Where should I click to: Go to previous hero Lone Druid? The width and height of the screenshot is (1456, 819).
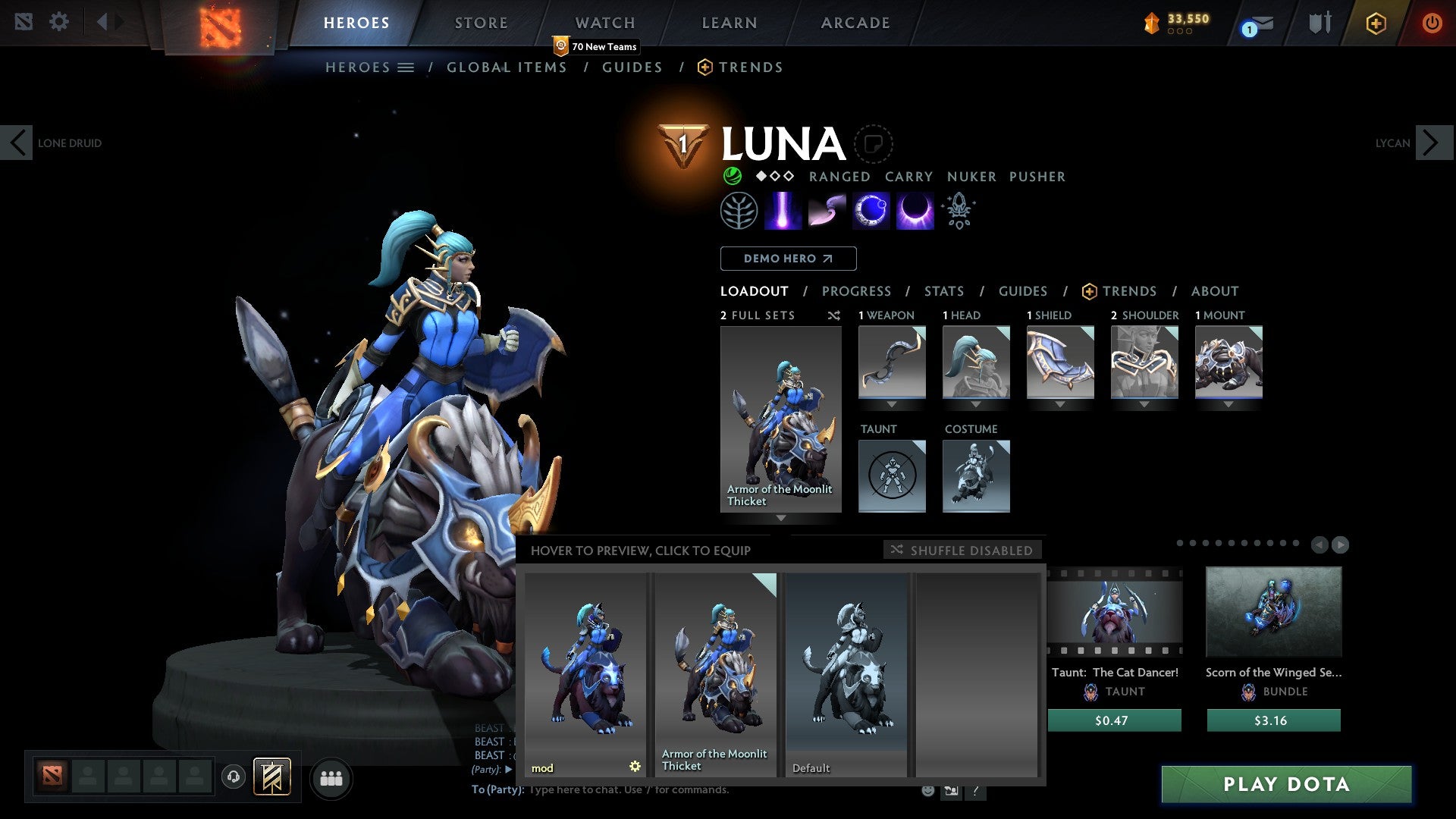(x=17, y=143)
